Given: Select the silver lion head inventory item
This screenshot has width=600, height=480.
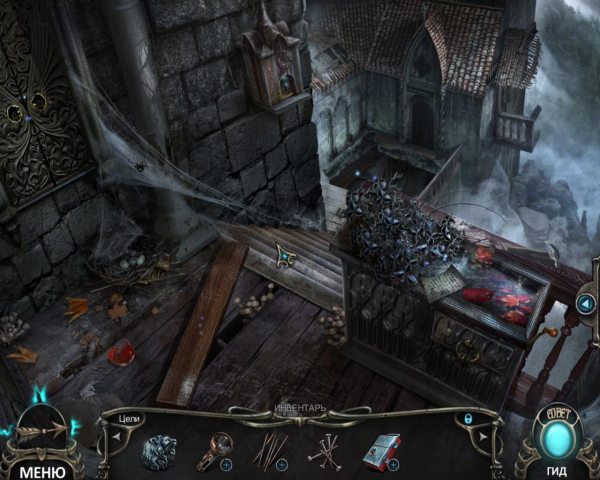Looking at the screenshot, I should point(159,451).
